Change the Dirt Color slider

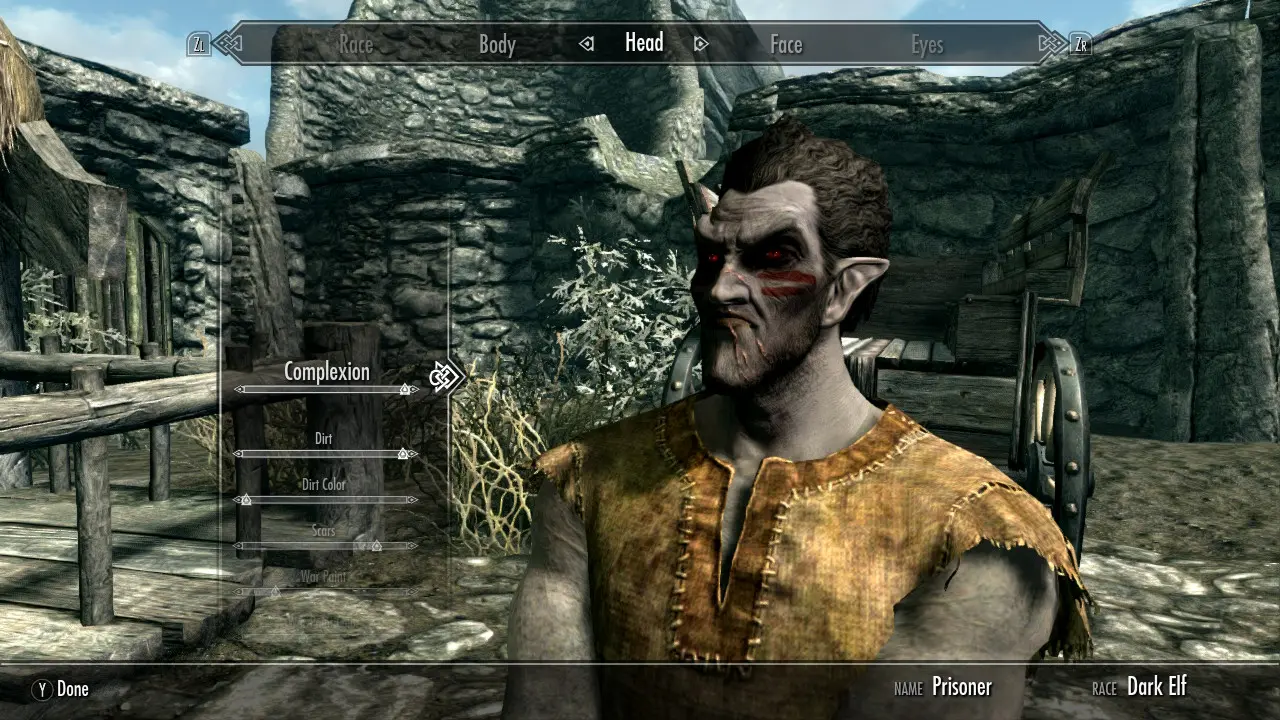coord(246,499)
